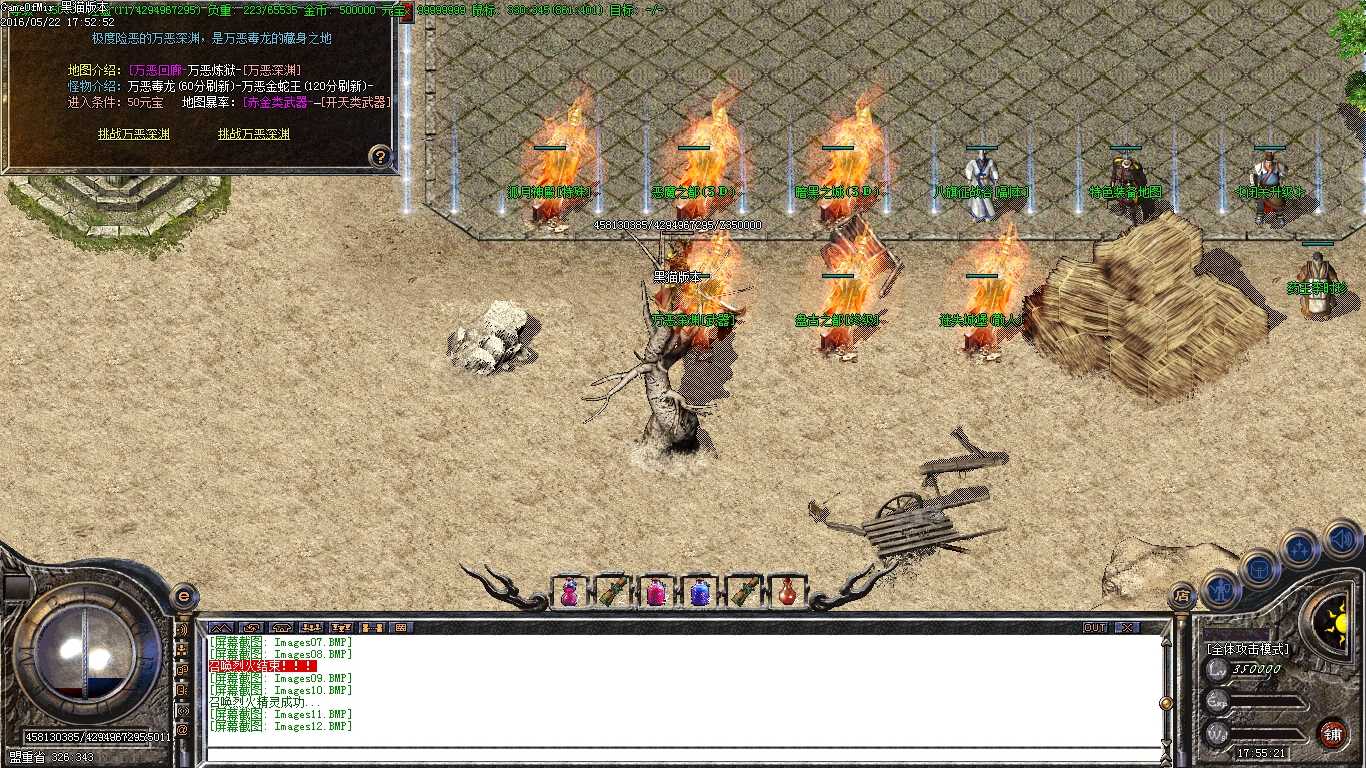Screen dimensions: 1366x768
Task: Click the sun day/night indicator
Action: 1337,620
